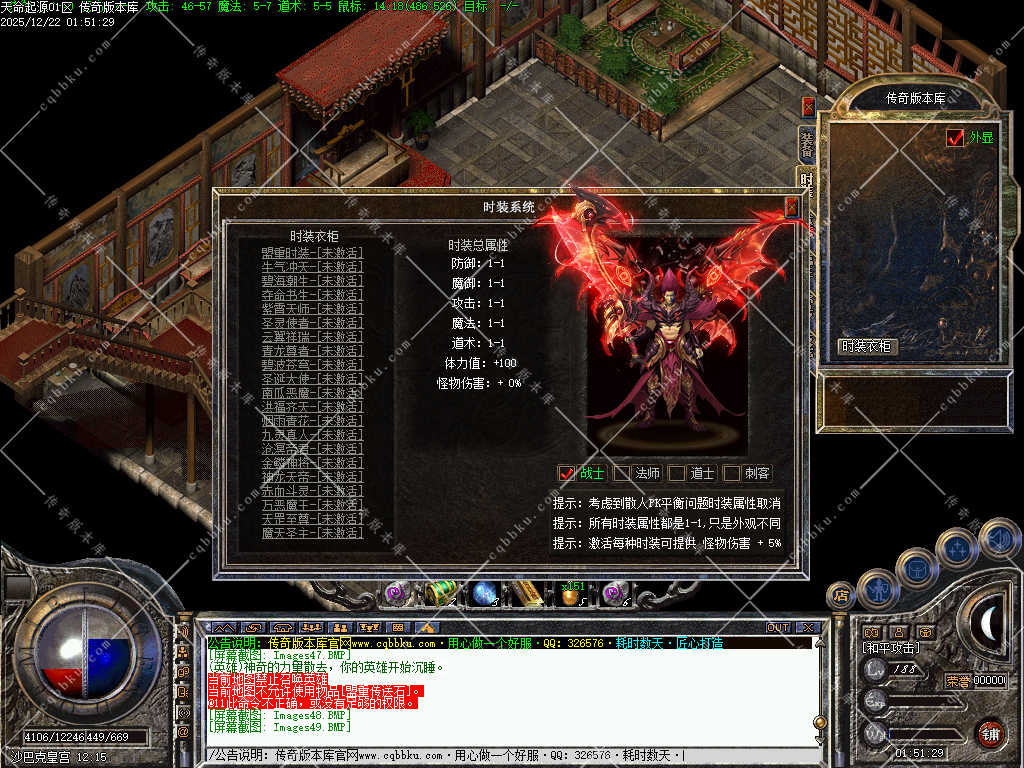Image resolution: width=1024 pixels, height=768 pixels.
Task: Open the 时装衣柜 wardrobe button
Action: click(867, 347)
